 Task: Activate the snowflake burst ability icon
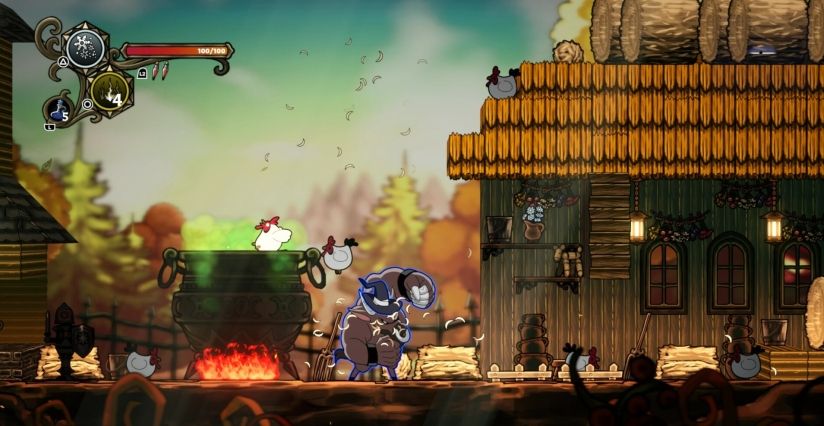tap(85, 47)
